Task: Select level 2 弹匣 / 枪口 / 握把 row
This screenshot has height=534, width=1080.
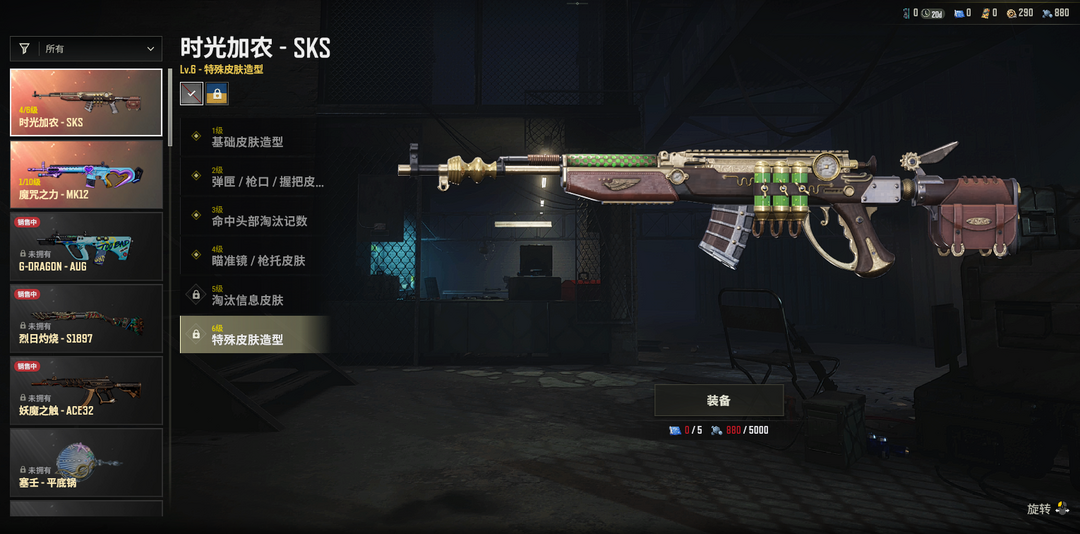Action: [x=254, y=177]
